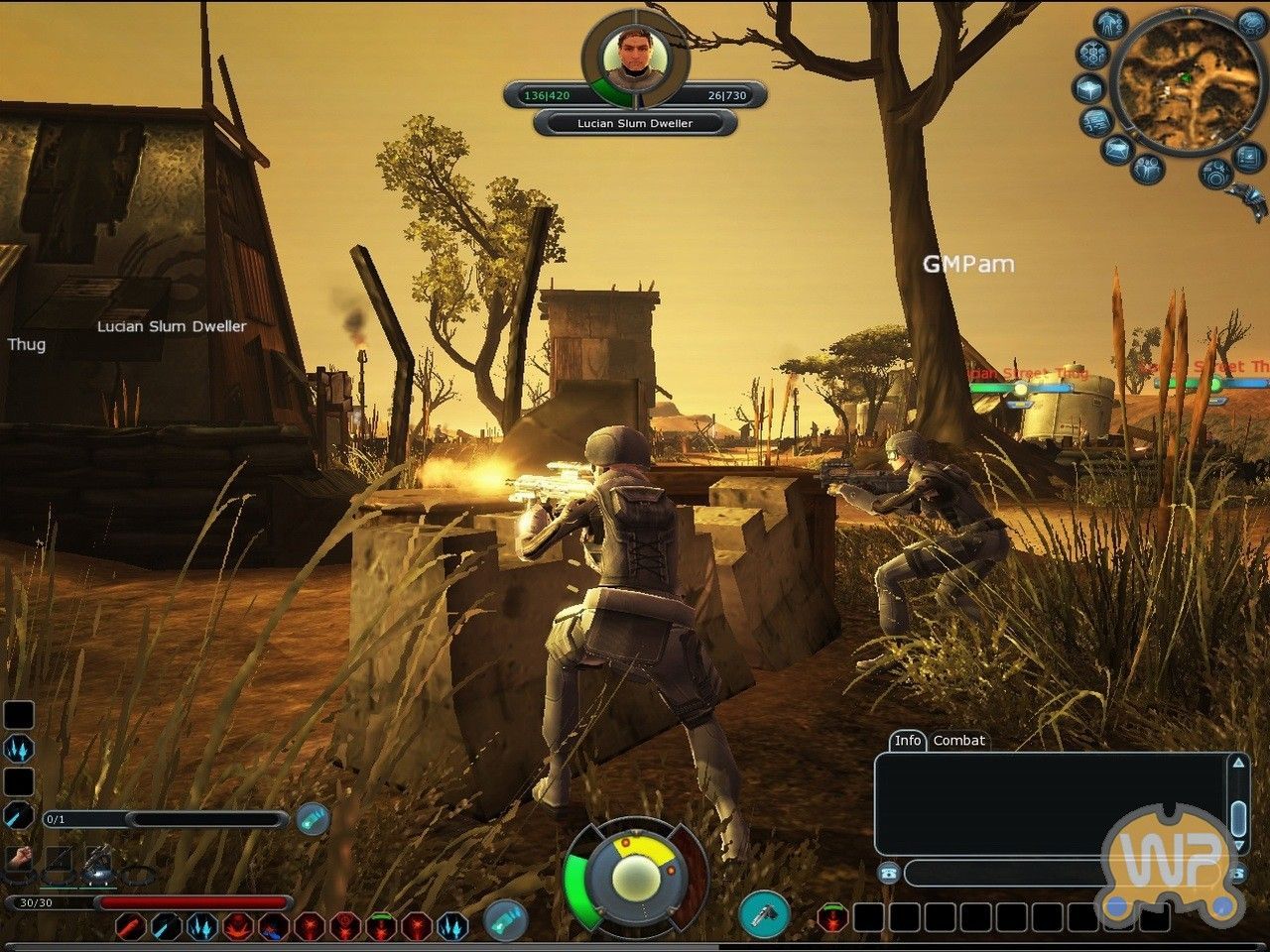
Task: Switch to the Combat tab on the chat panel
Action: pos(959,741)
